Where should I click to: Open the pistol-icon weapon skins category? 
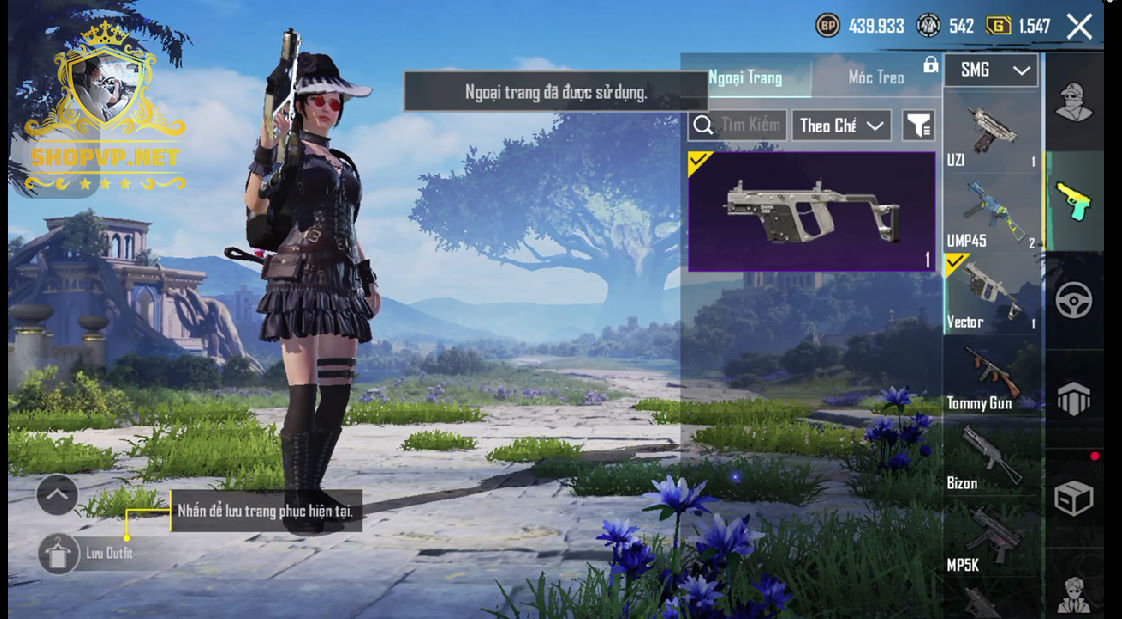coord(1074,200)
